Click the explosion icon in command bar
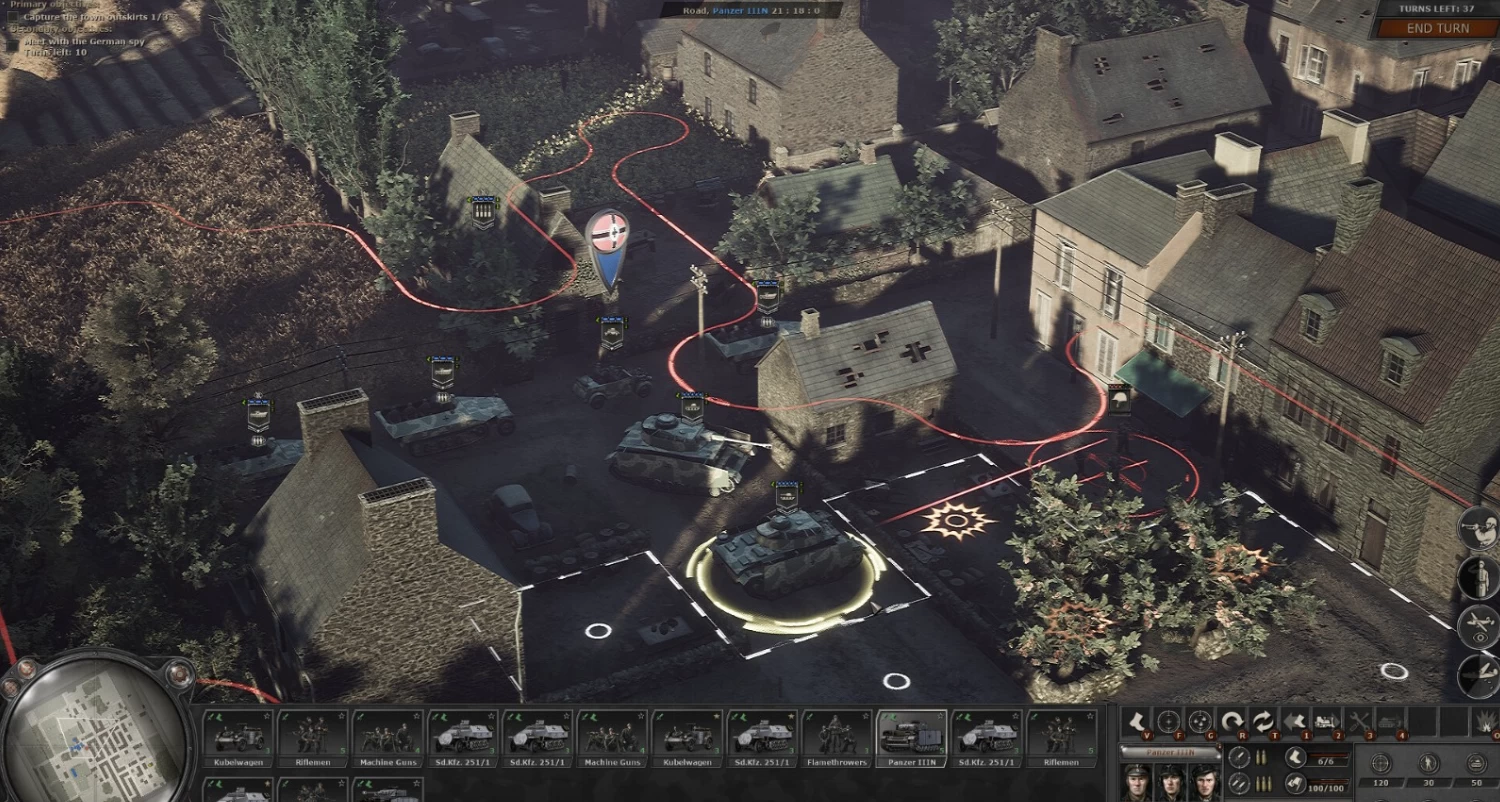1500x802 pixels. pyautogui.click(x=1487, y=720)
